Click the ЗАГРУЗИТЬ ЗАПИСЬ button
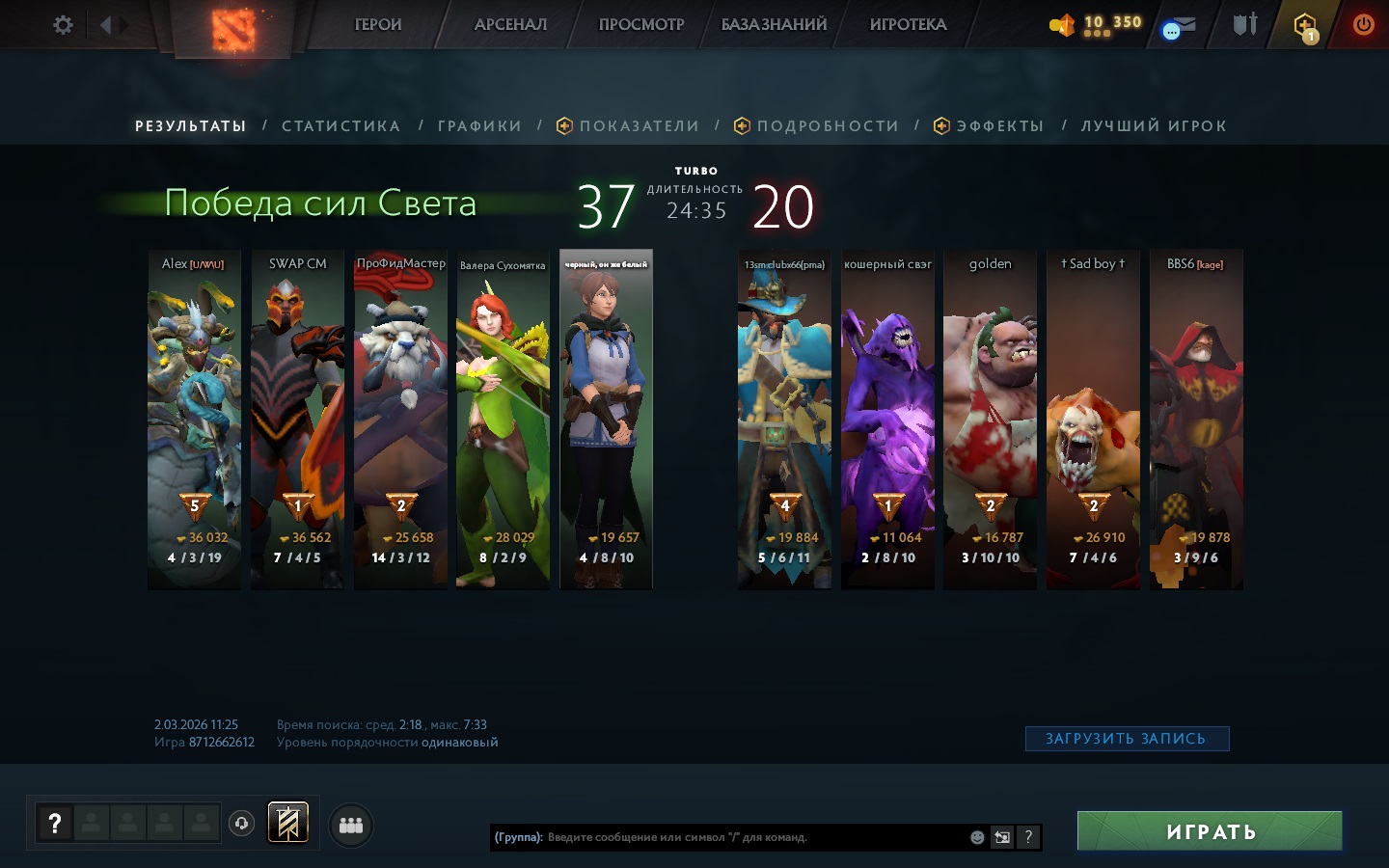The height and width of the screenshot is (868, 1389). (1127, 739)
